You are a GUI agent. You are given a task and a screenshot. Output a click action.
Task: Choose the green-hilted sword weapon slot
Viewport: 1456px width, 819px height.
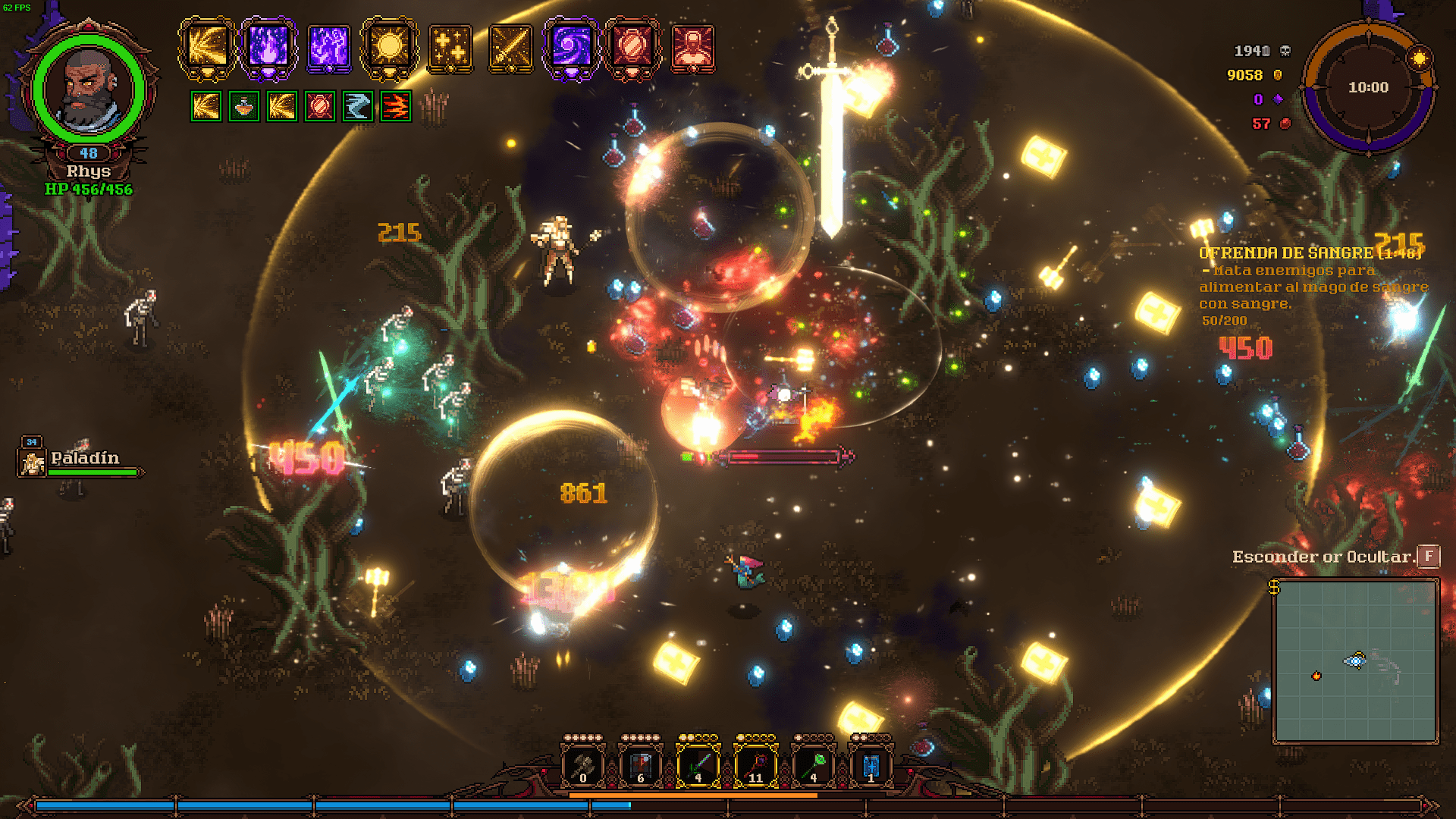tap(698, 765)
